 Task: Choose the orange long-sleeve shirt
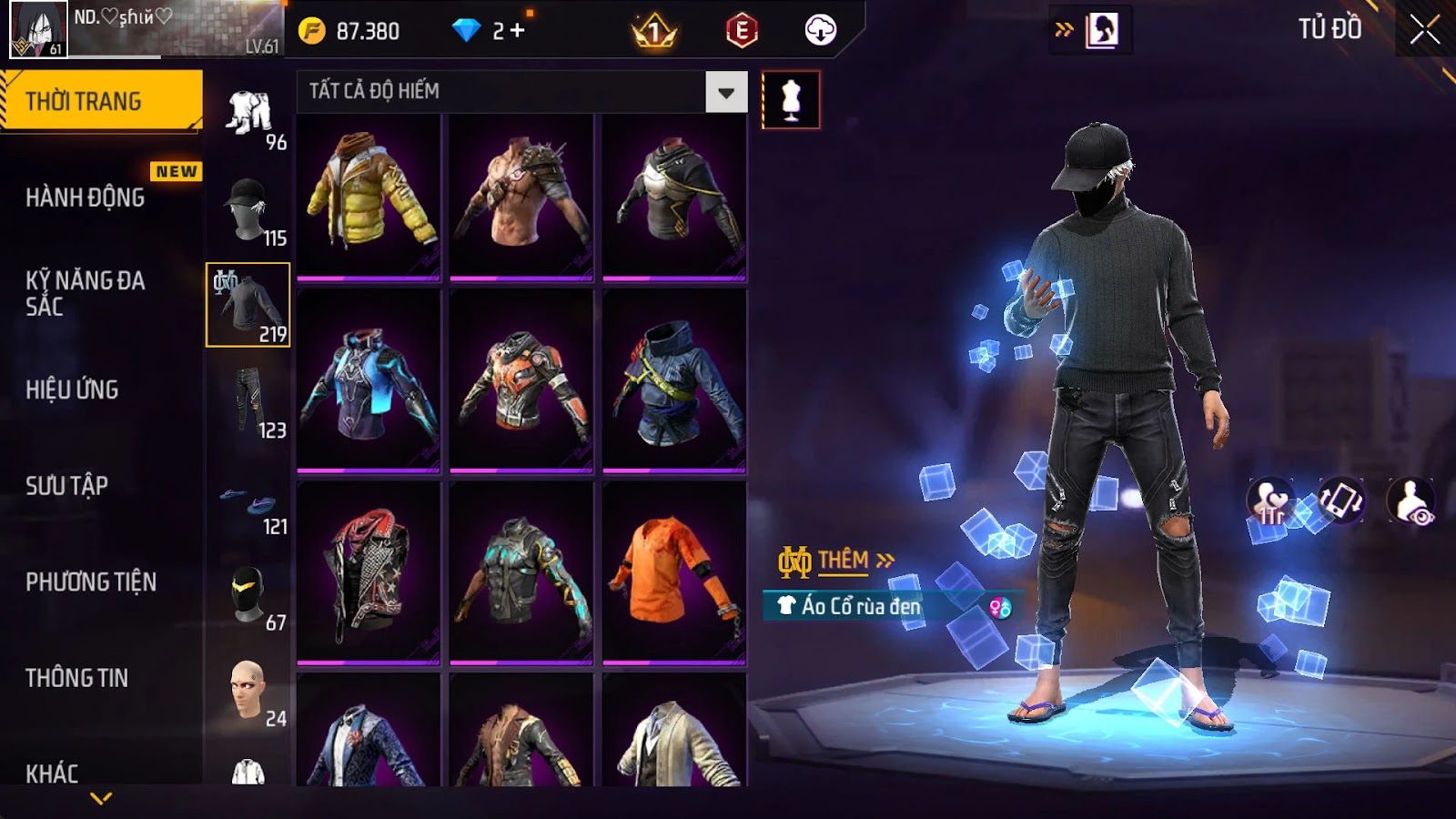pos(674,571)
